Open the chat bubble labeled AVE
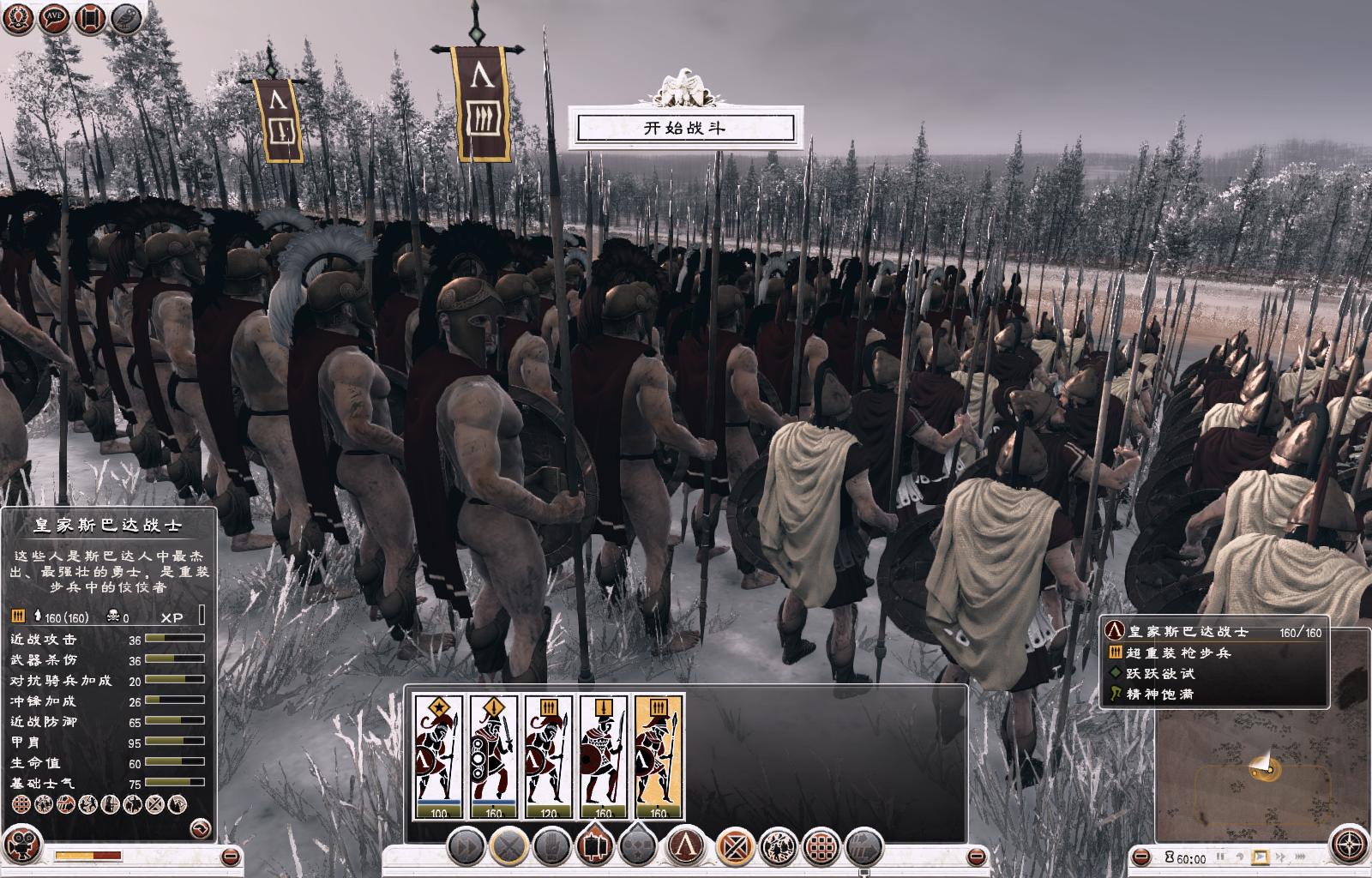 53,19
